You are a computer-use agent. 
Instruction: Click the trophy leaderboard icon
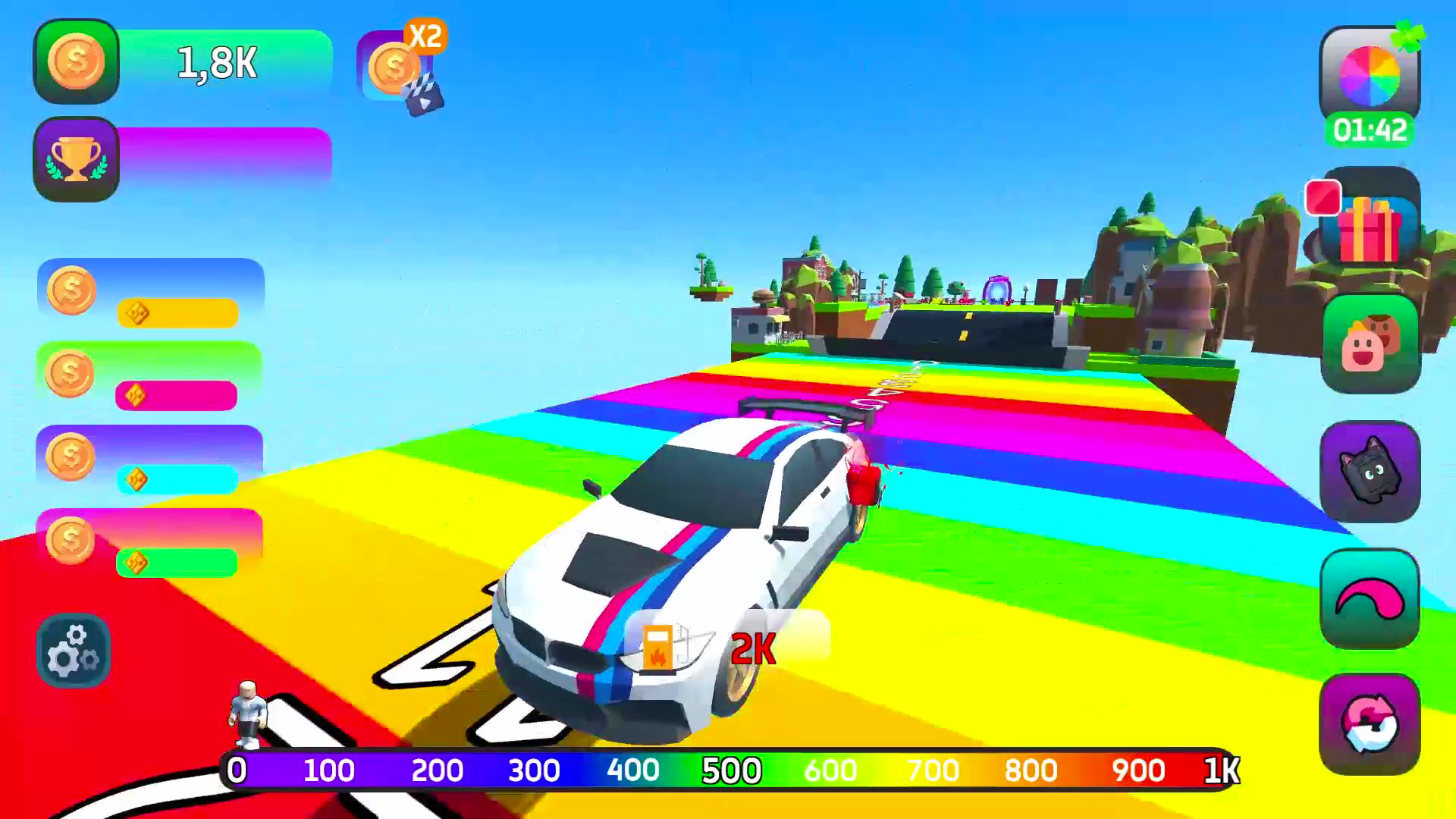click(76, 157)
